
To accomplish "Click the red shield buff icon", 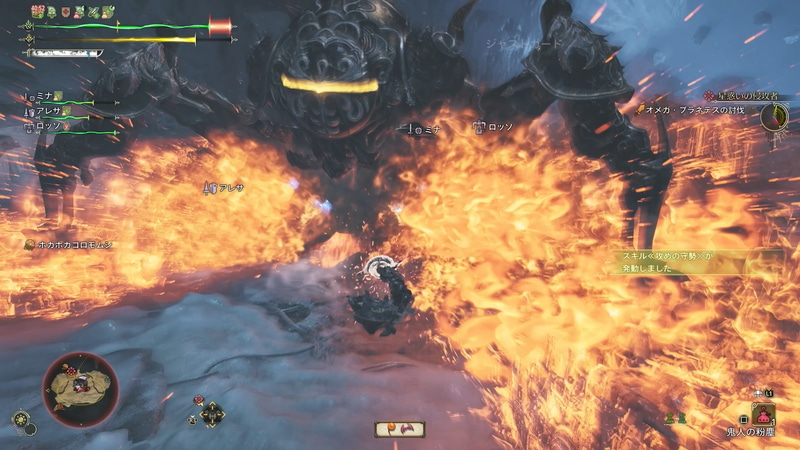I will pos(66,11).
